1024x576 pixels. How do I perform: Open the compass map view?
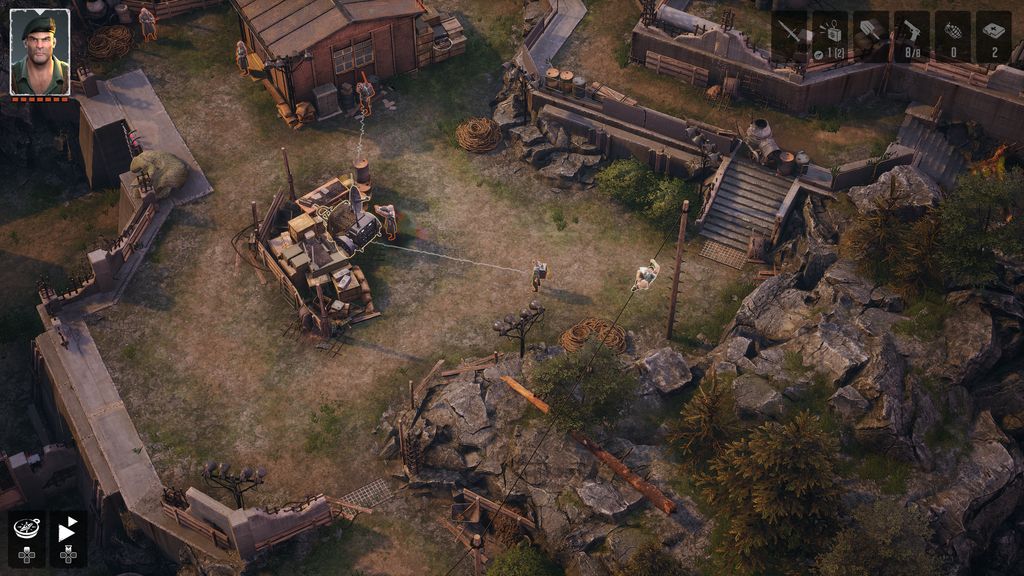26,532
